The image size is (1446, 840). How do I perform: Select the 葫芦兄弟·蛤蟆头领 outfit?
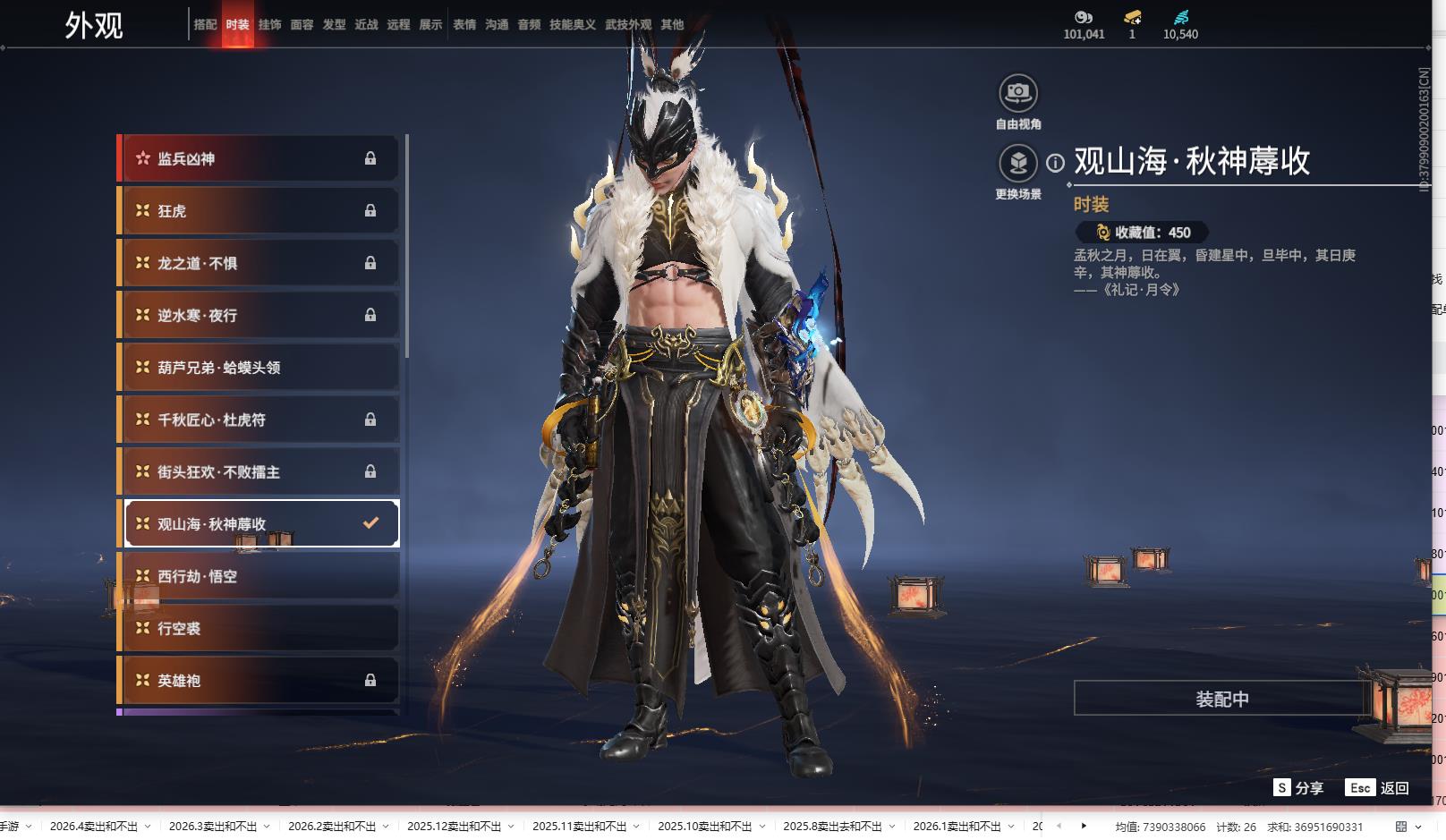pyautogui.click(x=259, y=368)
